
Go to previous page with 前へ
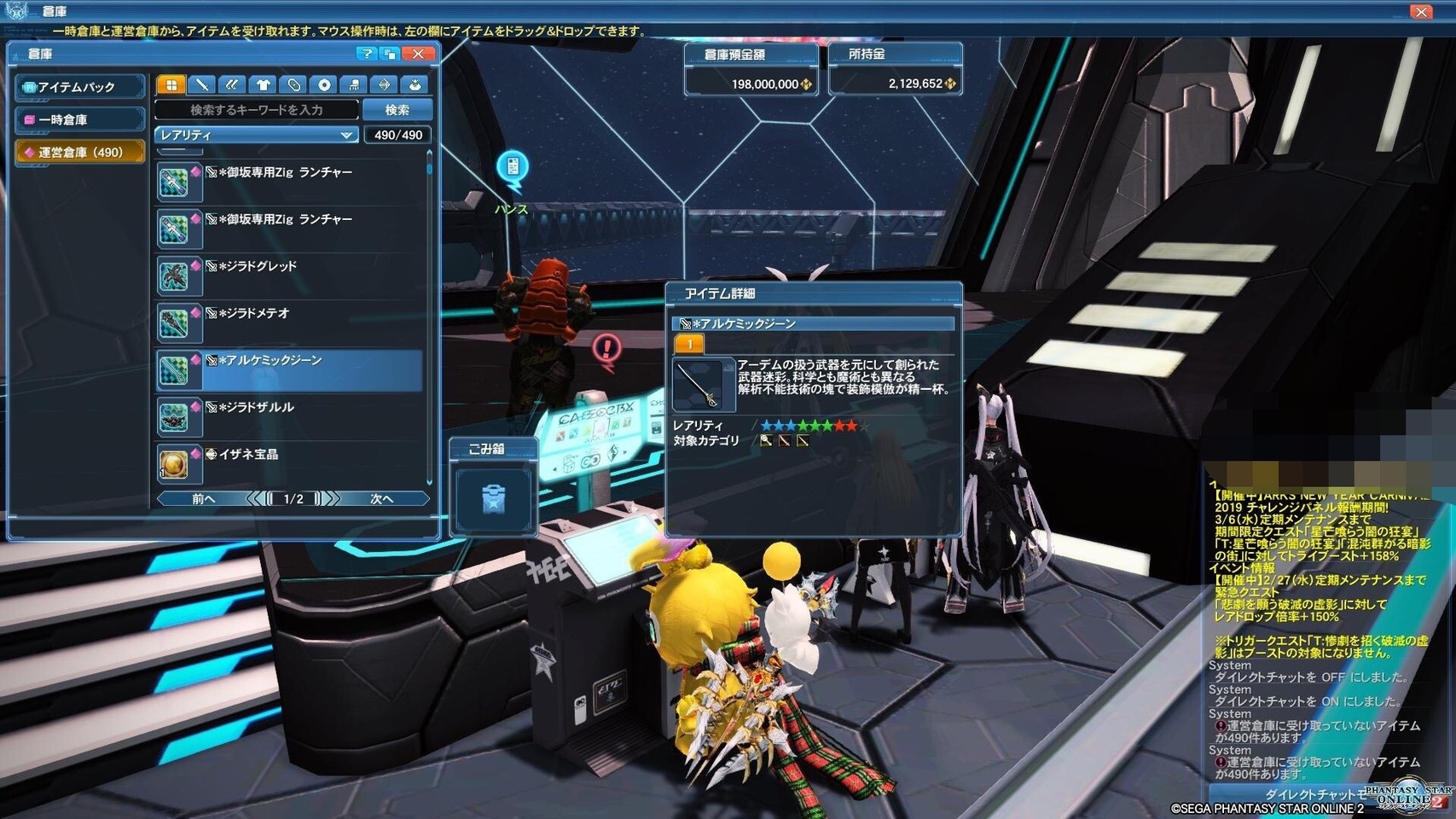(x=203, y=499)
